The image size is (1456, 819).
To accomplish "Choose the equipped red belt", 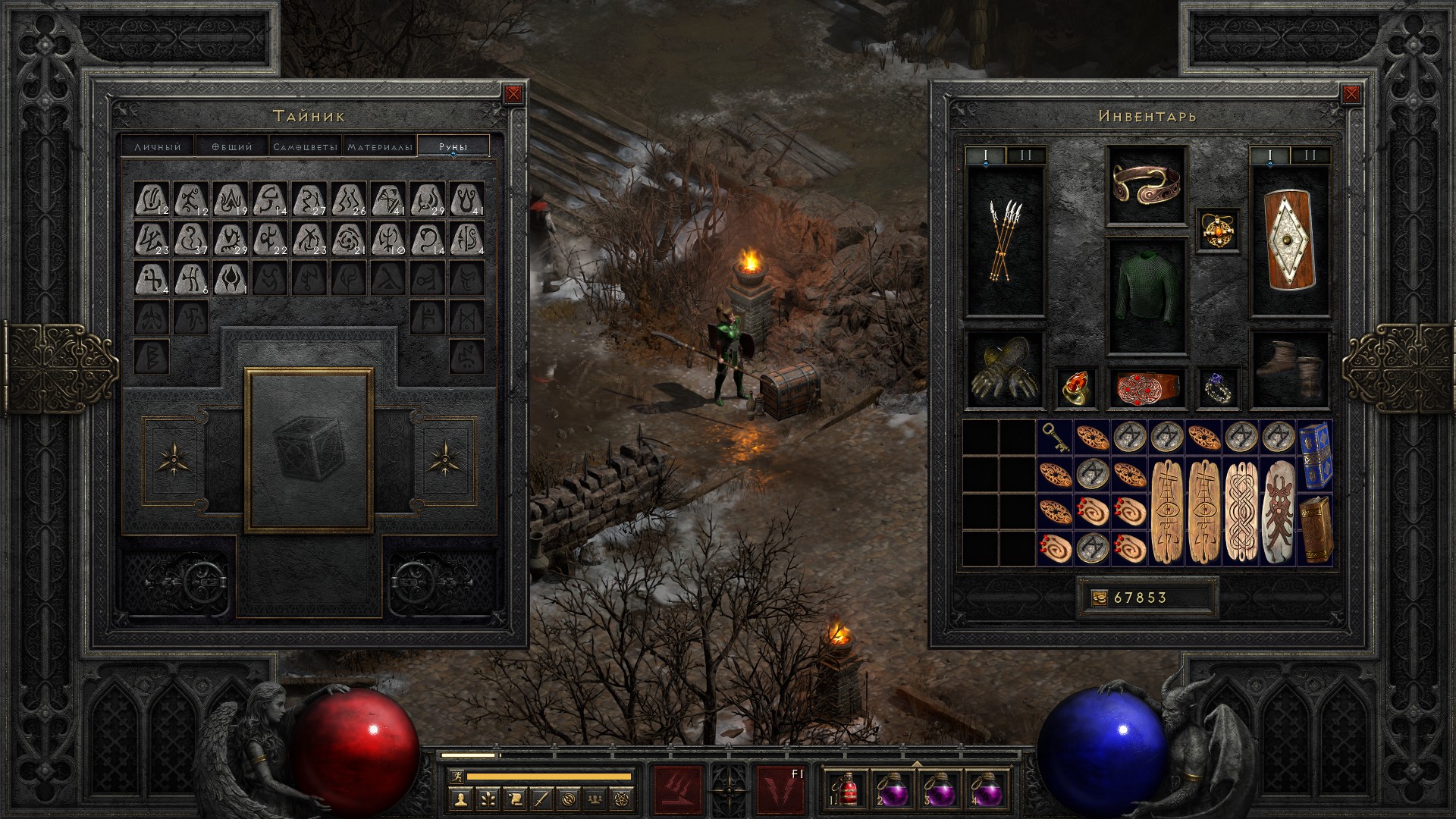I will click(1146, 388).
